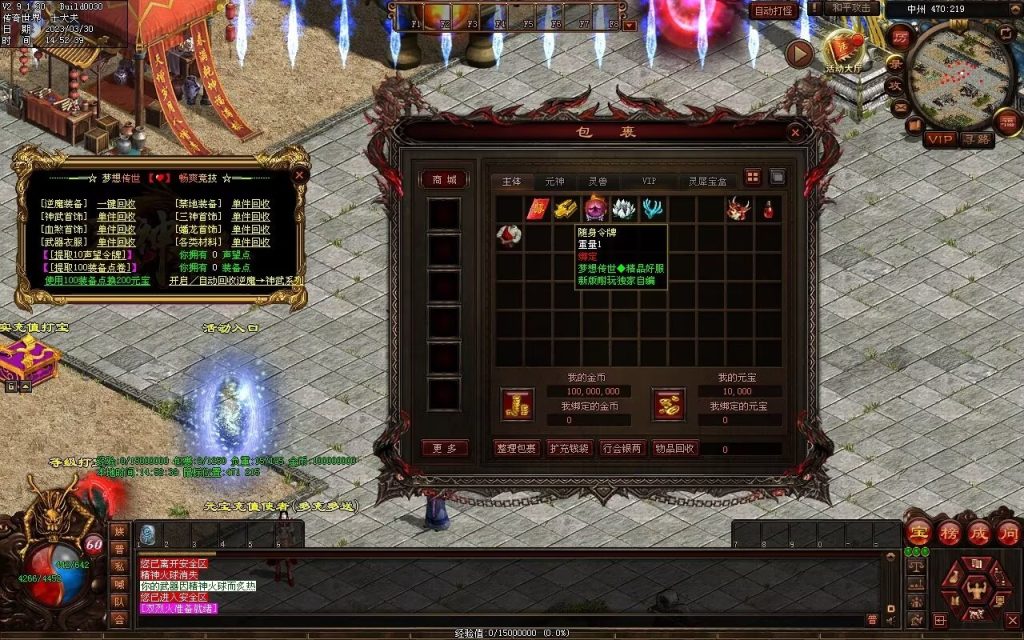Toggle 自动打怪 auto-fight

[774, 11]
